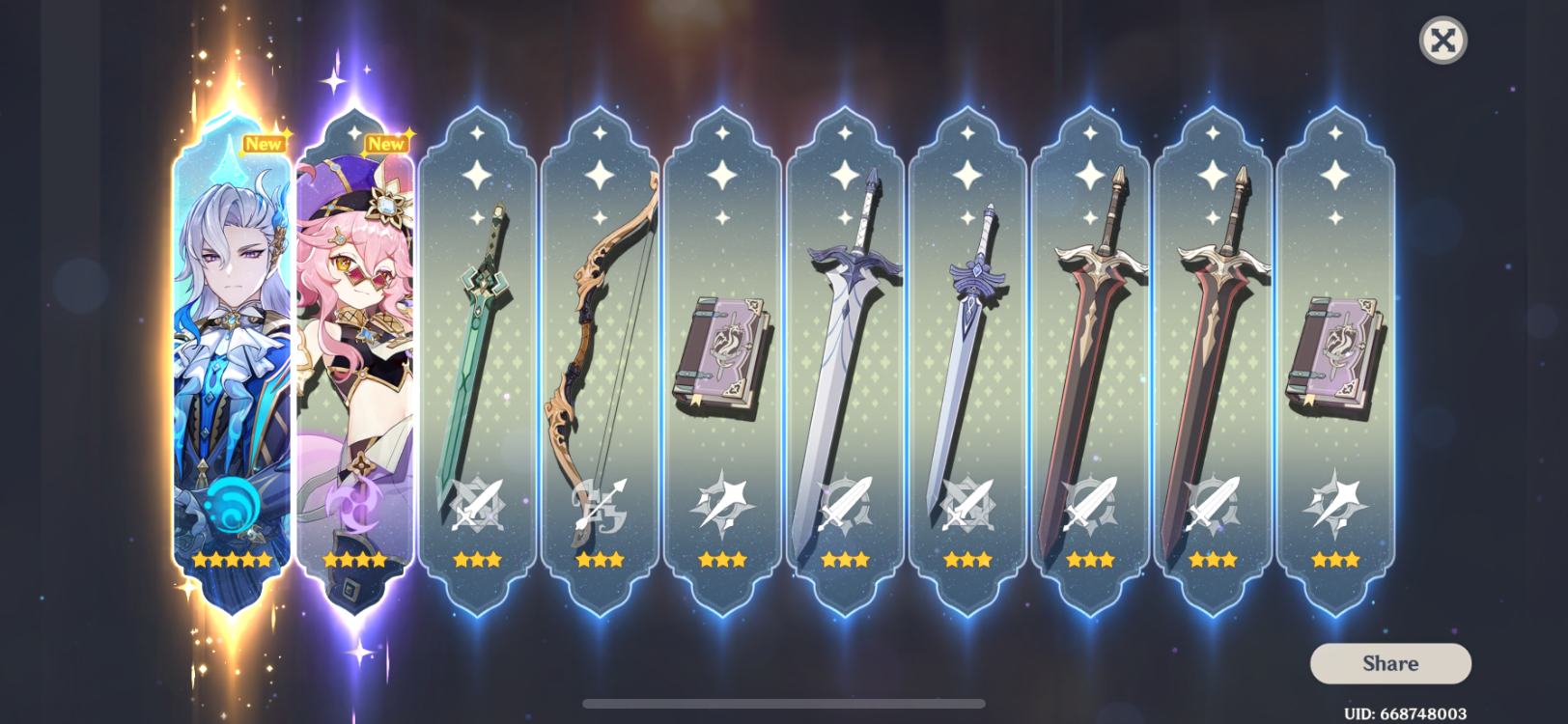Select Dori's character portrait
Viewport: 1568px width, 724px height.
point(354,357)
